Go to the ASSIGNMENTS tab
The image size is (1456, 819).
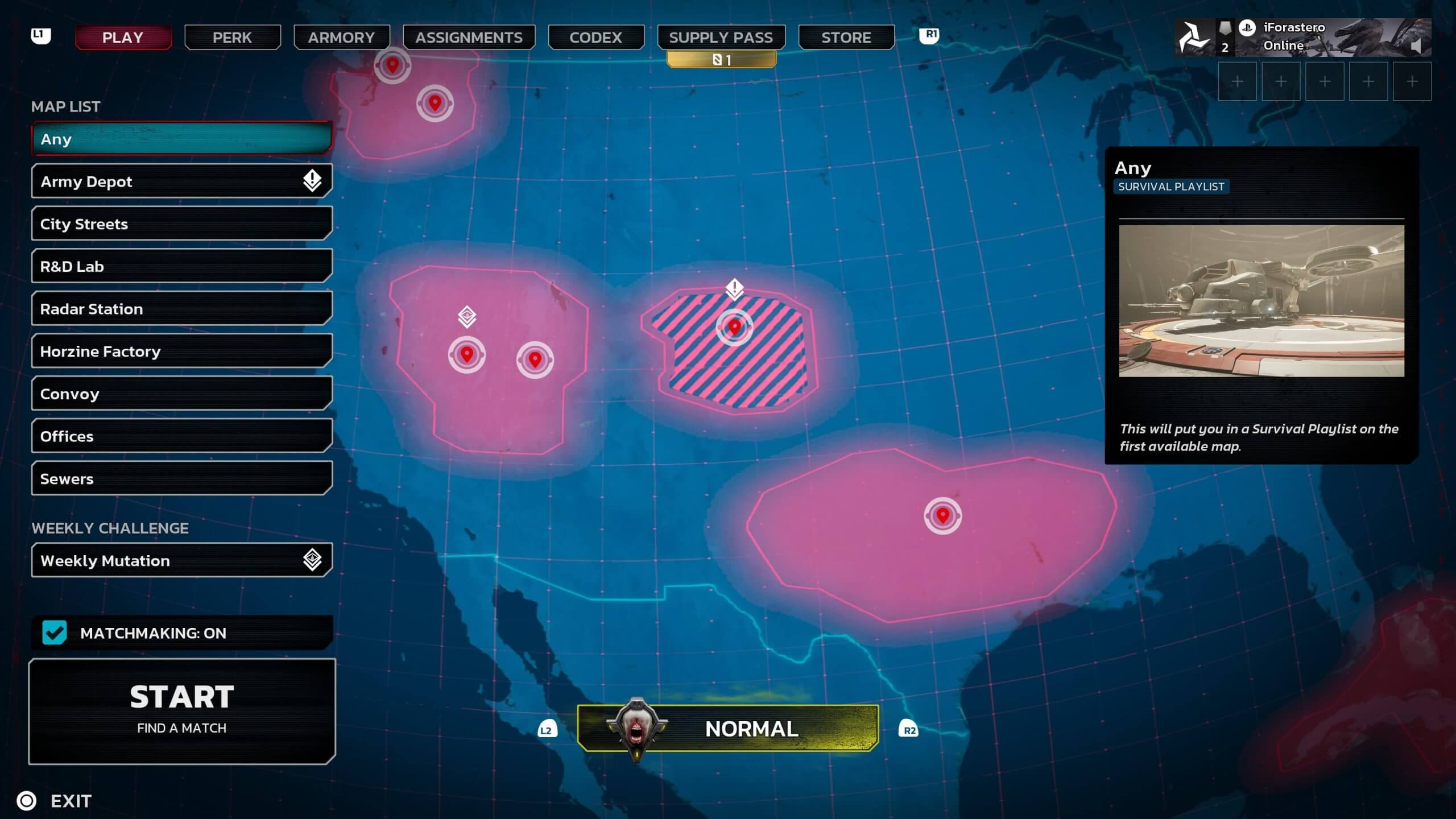469,38
